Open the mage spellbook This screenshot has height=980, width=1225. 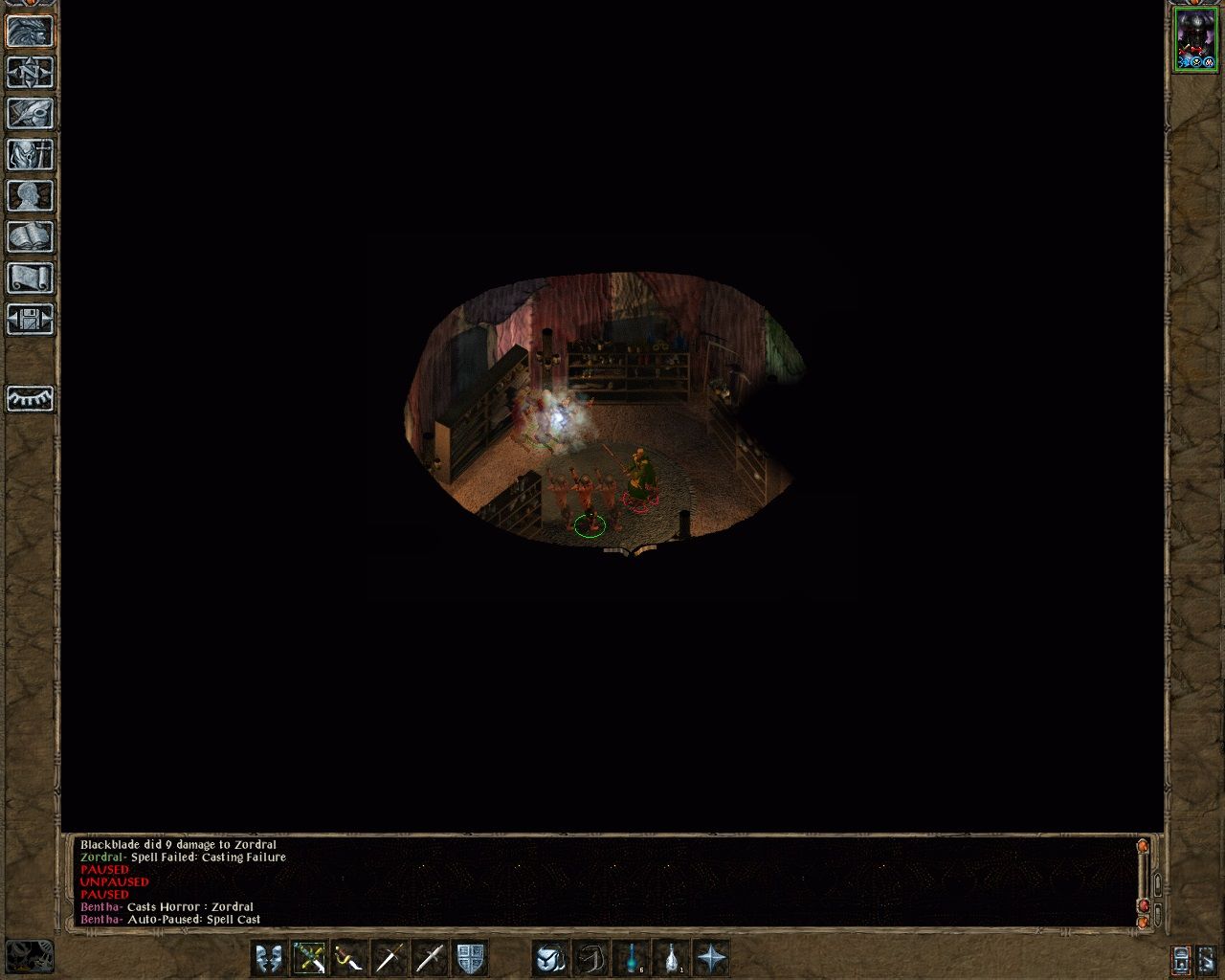click(x=30, y=237)
